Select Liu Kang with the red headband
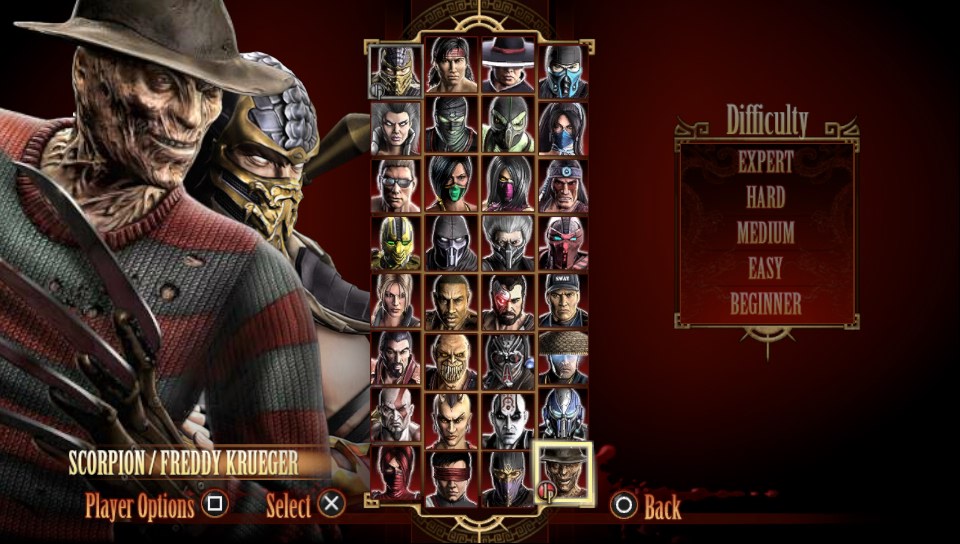960x544 pixels. pos(451,69)
